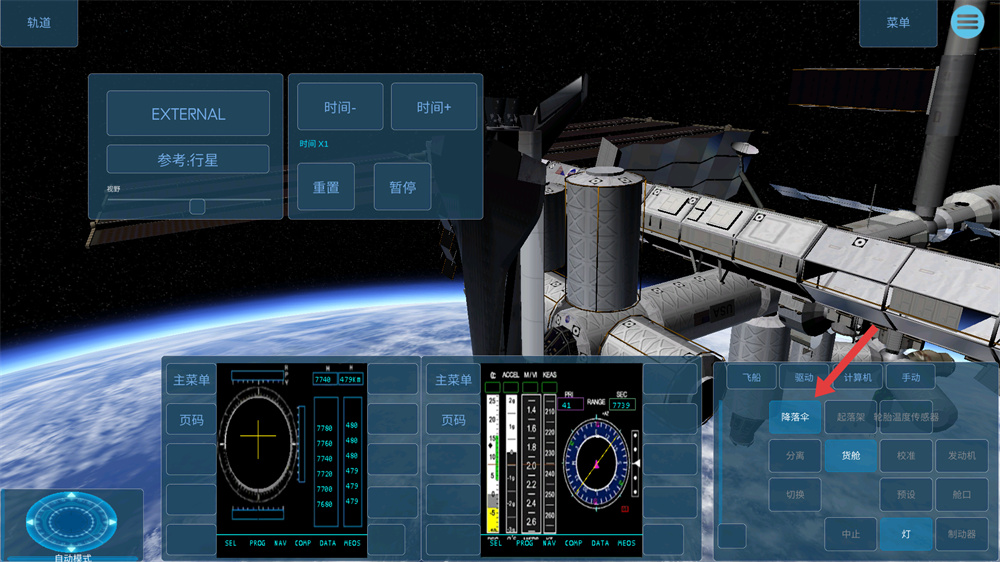
Task: Click the 重置 reset button
Action: click(326, 187)
